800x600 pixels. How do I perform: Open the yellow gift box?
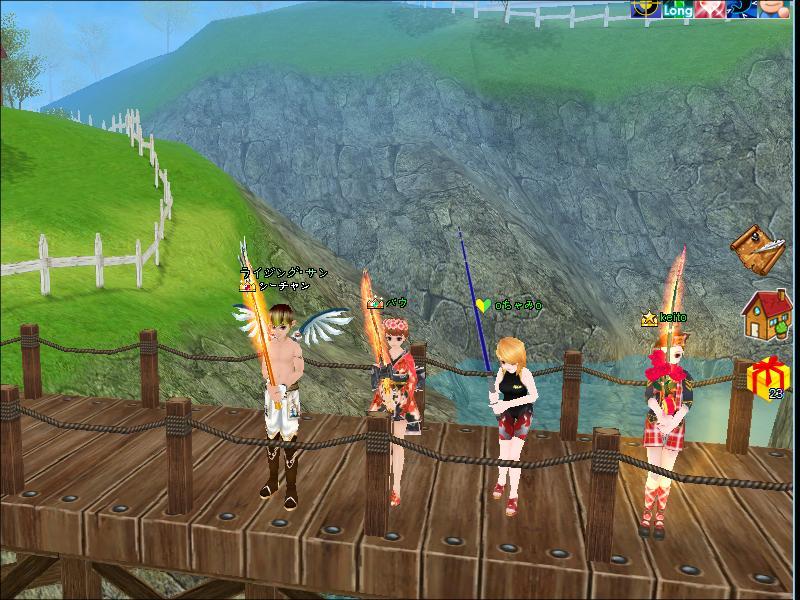click(769, 379)
